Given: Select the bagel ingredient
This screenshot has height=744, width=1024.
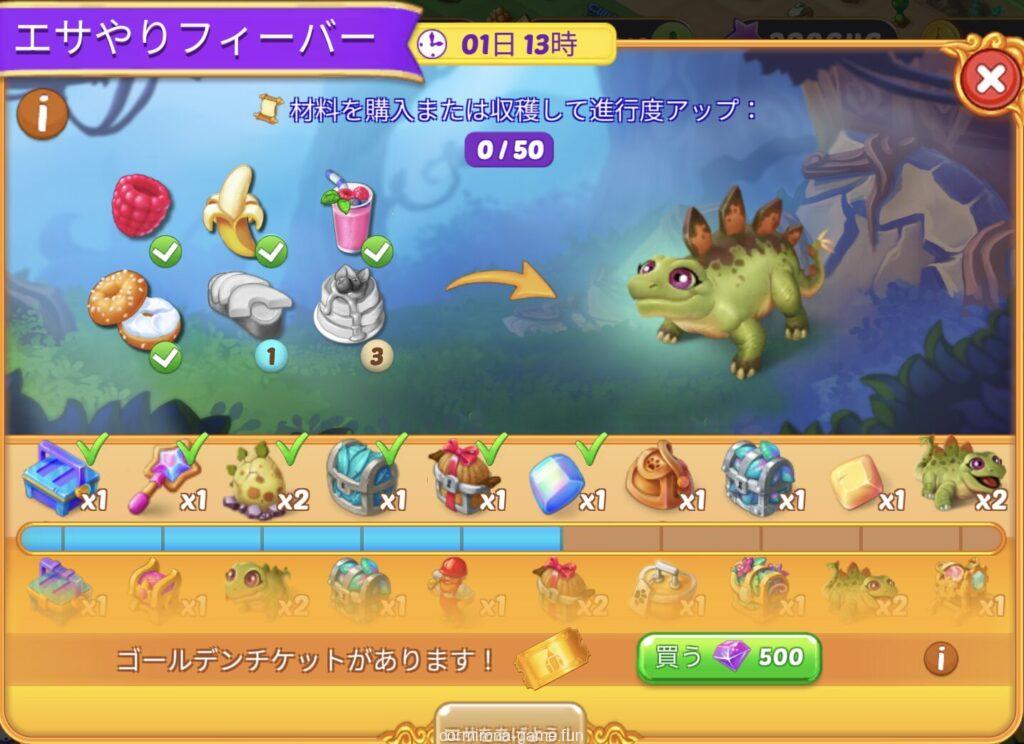Looking at the screenshot, I should point(133,307).
